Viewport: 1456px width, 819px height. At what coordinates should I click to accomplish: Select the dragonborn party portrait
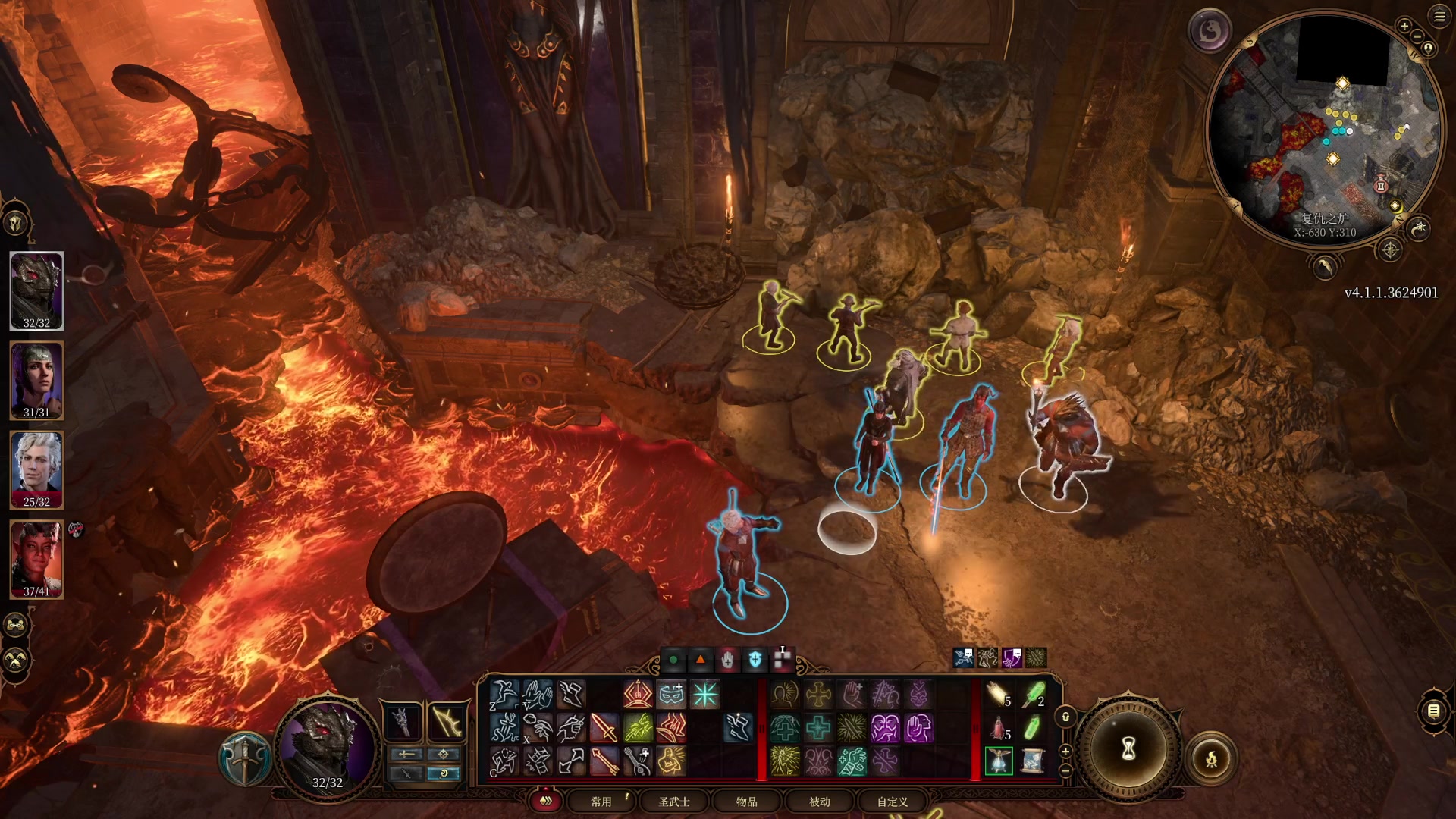(36, 290)
